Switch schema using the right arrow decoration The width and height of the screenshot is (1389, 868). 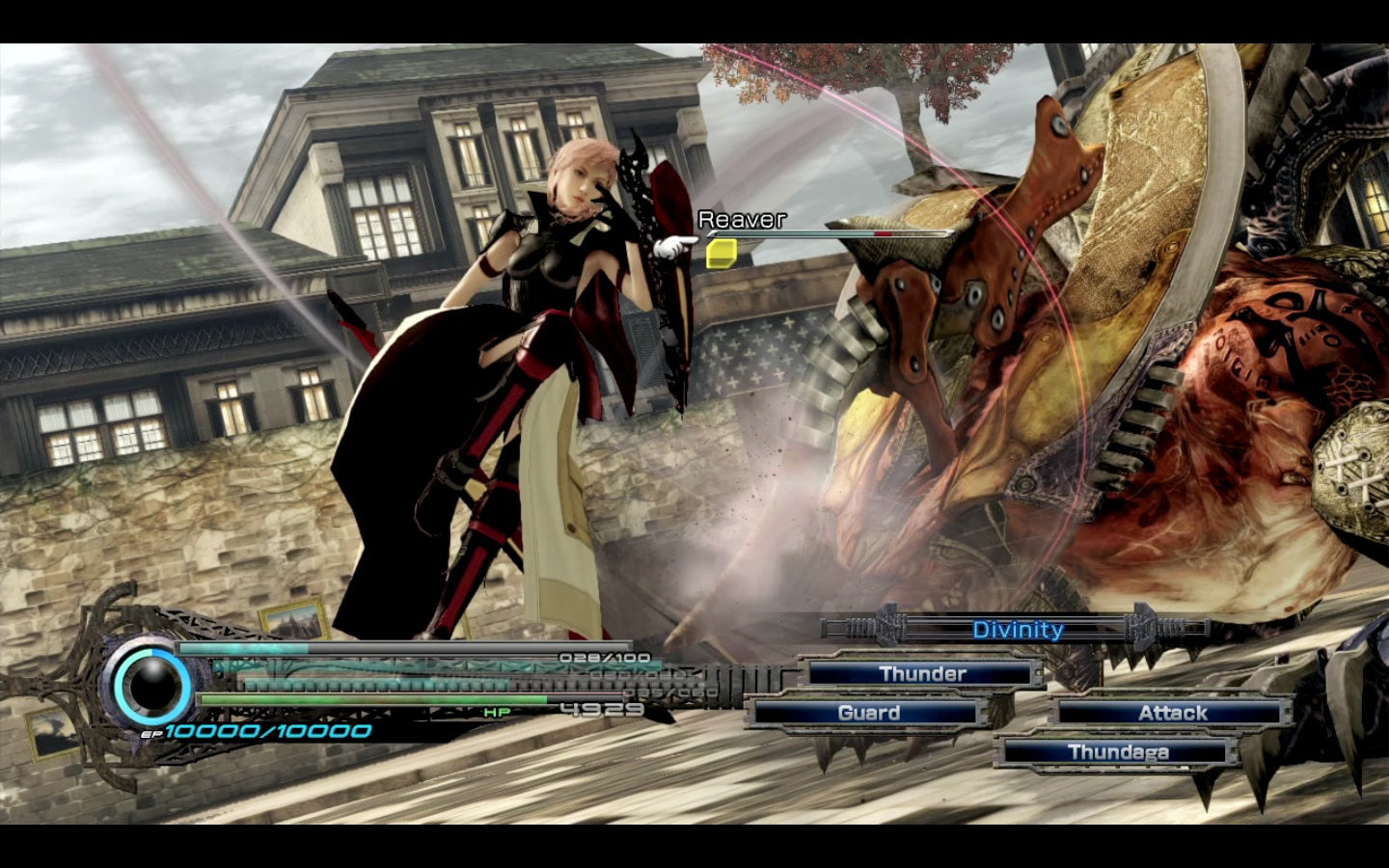coord(1141,625)
